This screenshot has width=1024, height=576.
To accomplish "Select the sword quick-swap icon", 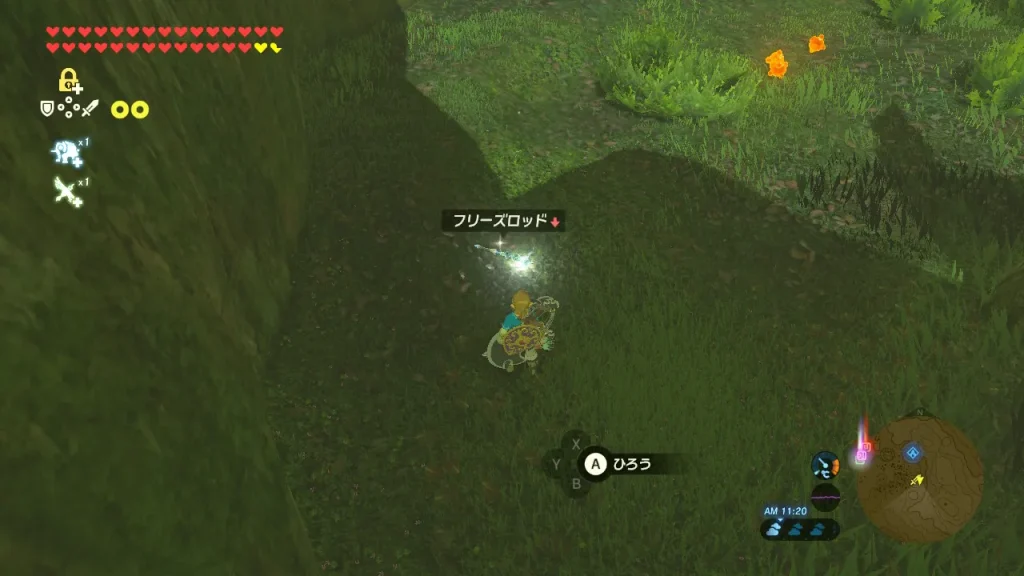I will pyautogui.click(x=91, y=108).
